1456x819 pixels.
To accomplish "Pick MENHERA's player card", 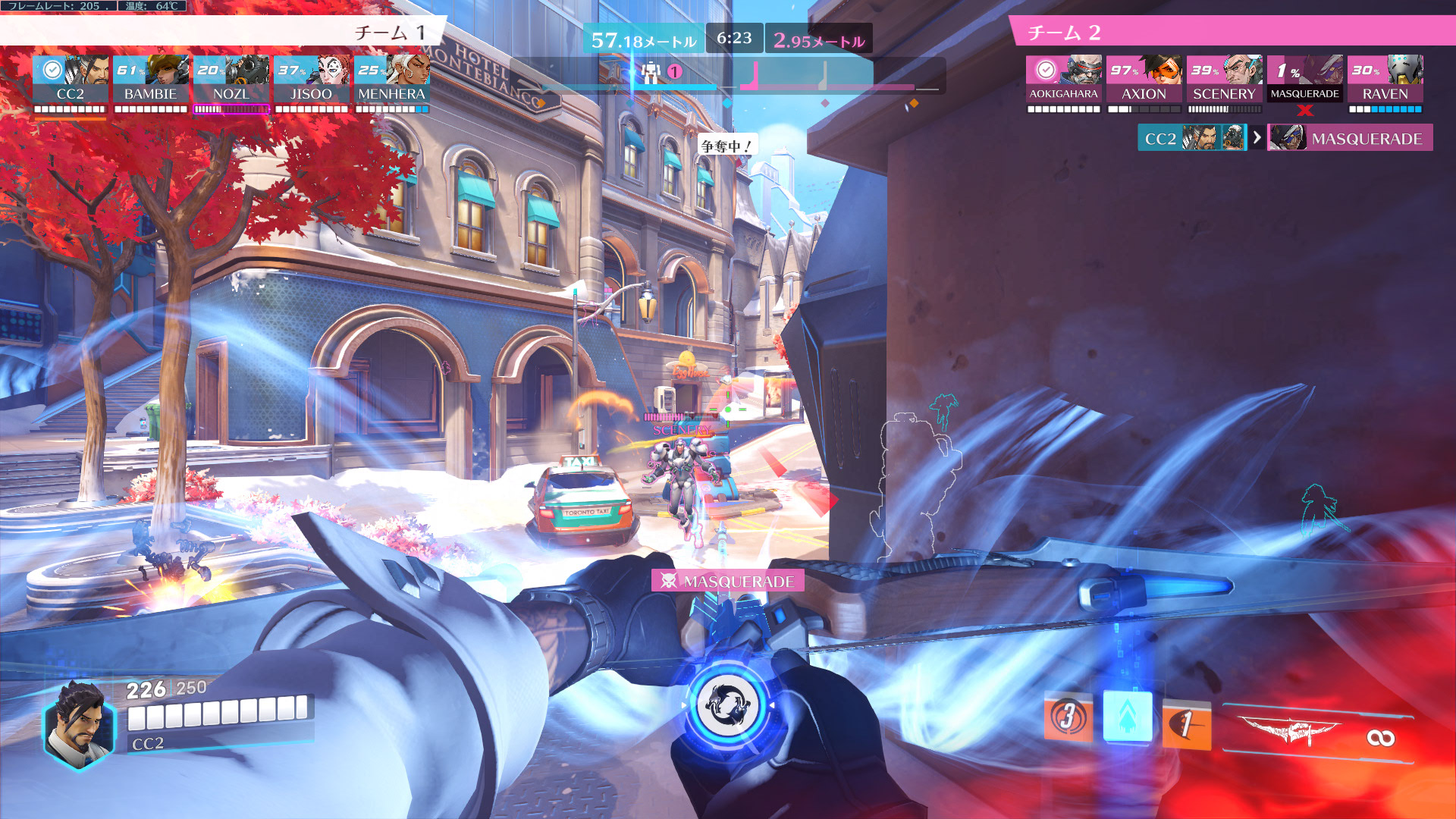I will [392, 79].
